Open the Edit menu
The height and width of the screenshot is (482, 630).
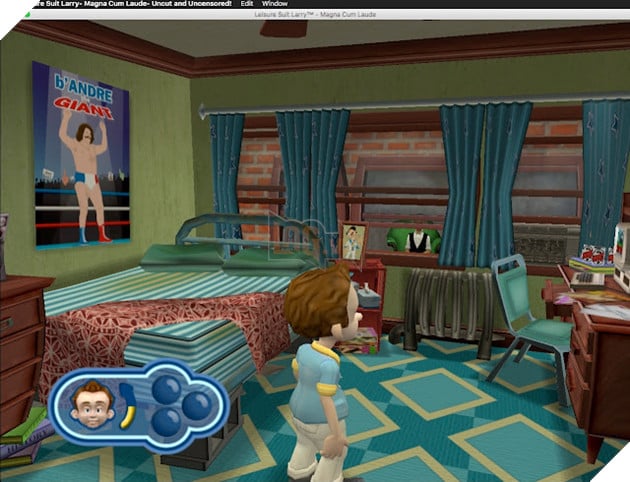coord(247,4)
